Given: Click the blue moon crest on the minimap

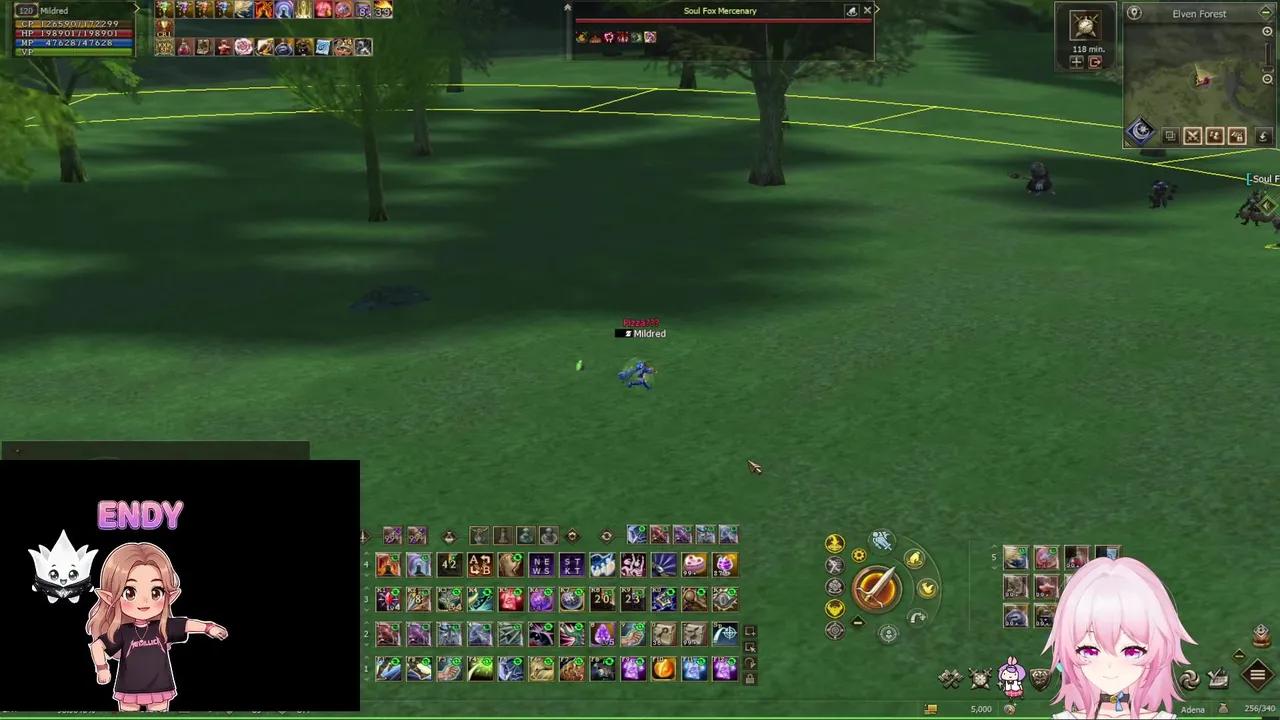Looking at the screenshot, I should click(x=1142, y=130).
